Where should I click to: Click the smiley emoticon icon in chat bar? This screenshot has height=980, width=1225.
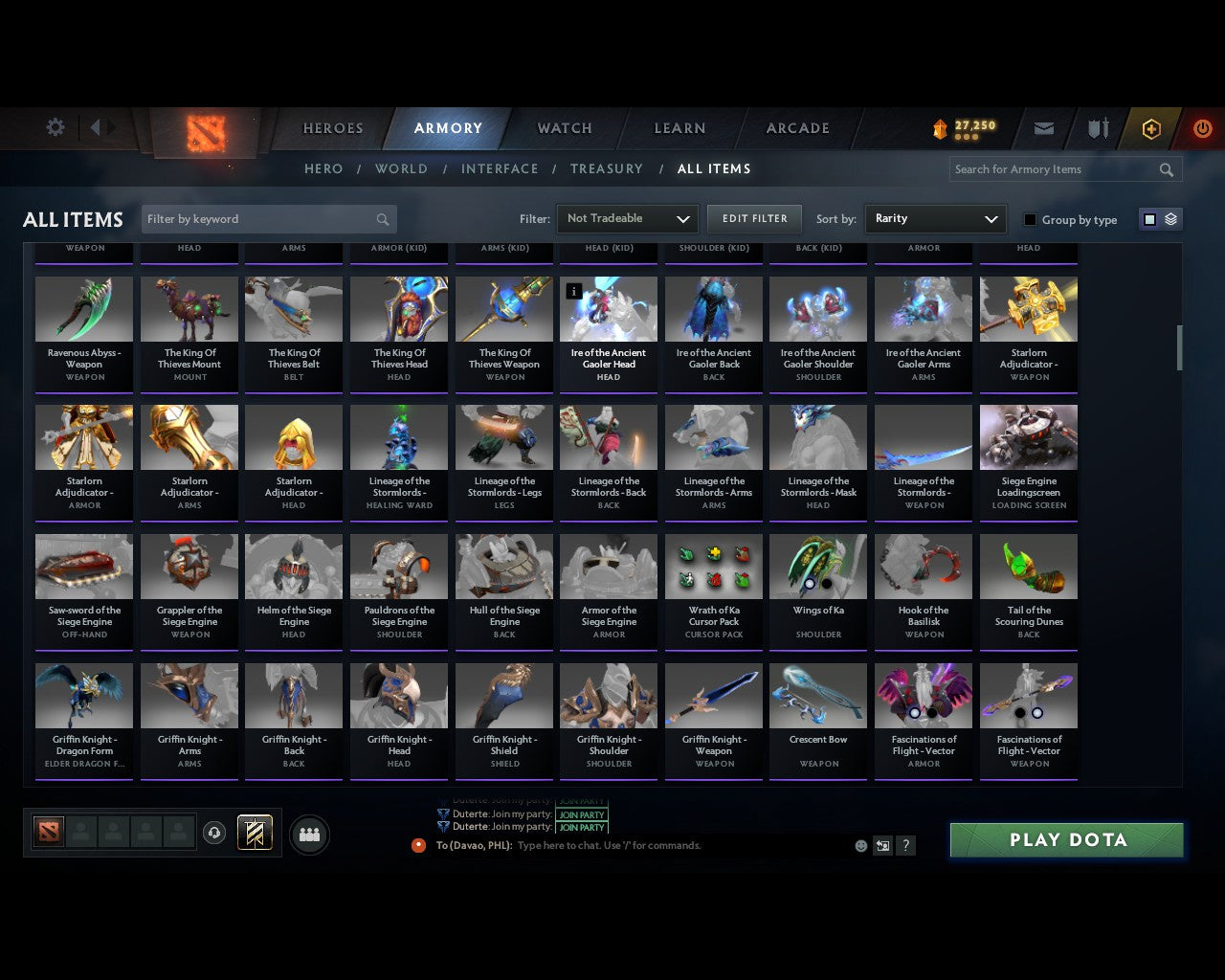(858, 846)
